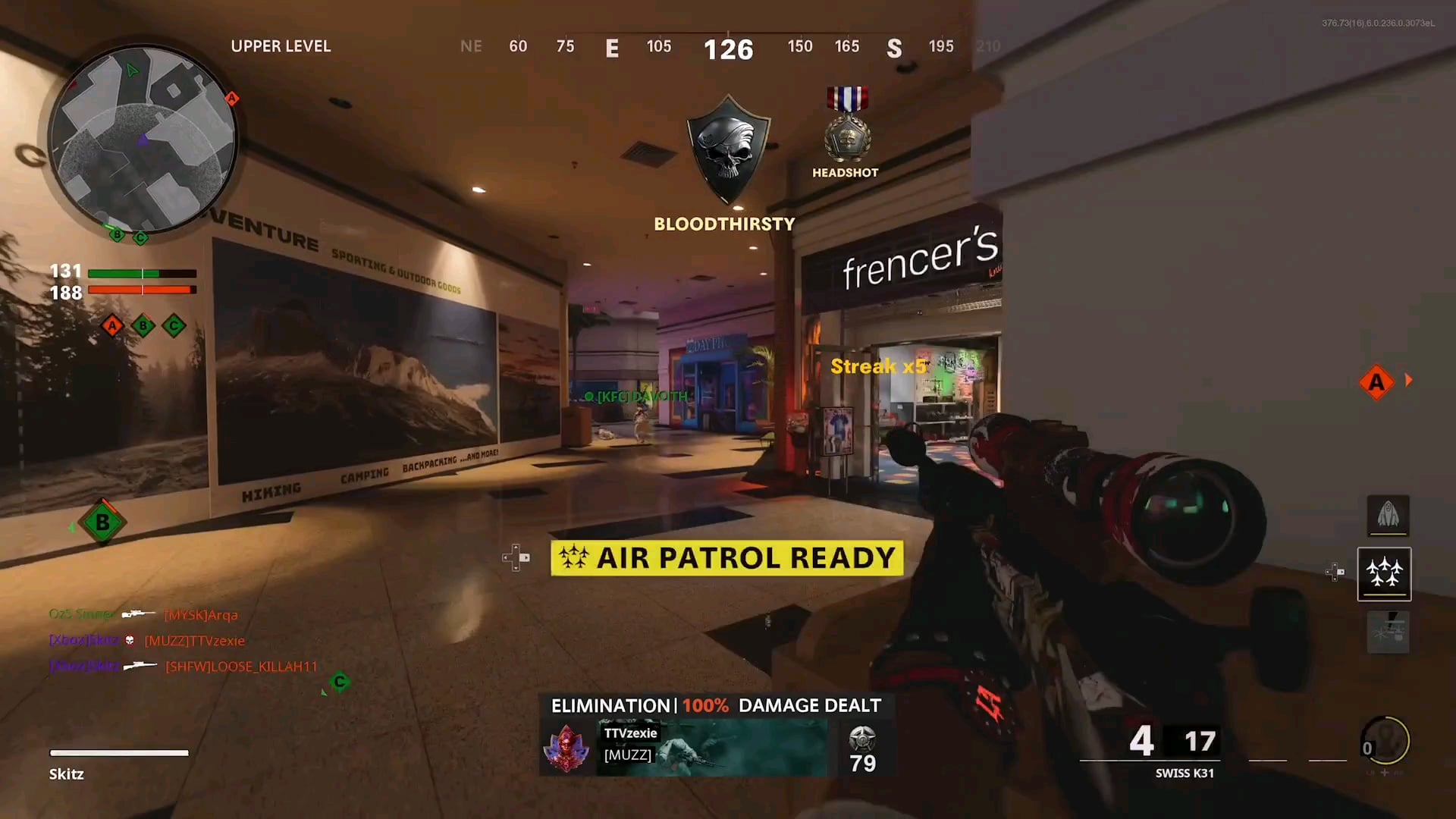The image size is (1456, 819).
Task: Select the orange A waypoint beside the arrow
Action: pos(1376,381)
